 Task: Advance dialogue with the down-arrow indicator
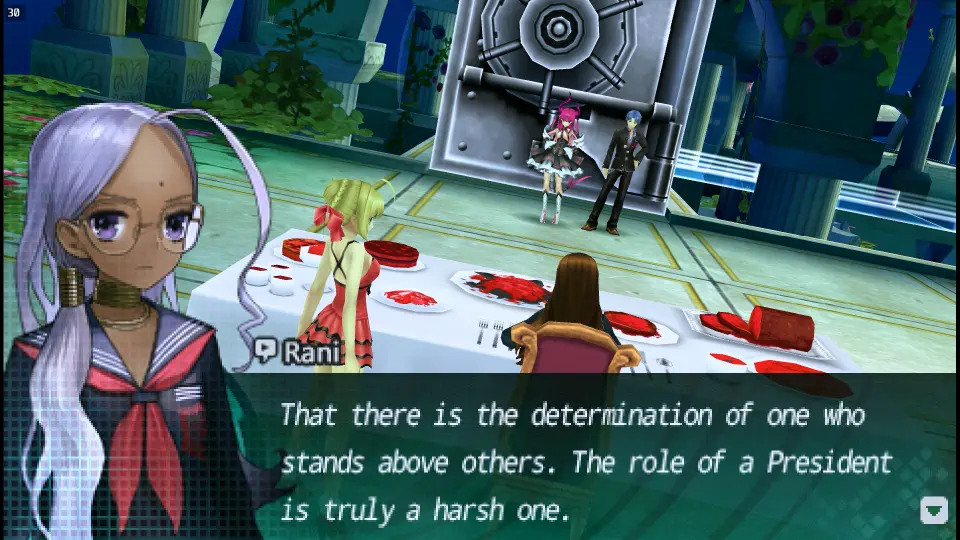933,510
